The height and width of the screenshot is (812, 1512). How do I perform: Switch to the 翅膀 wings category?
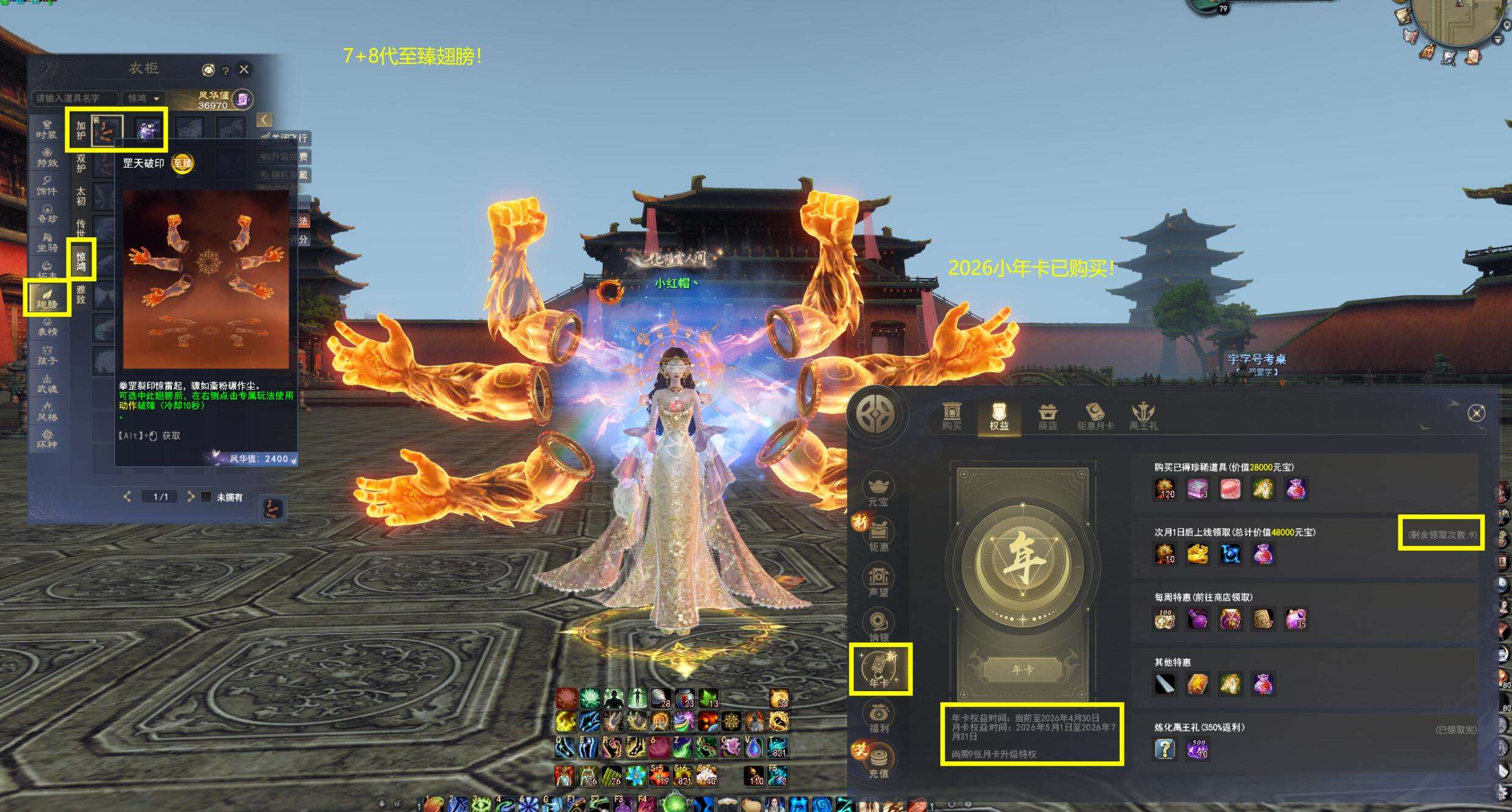coord(47,298)
